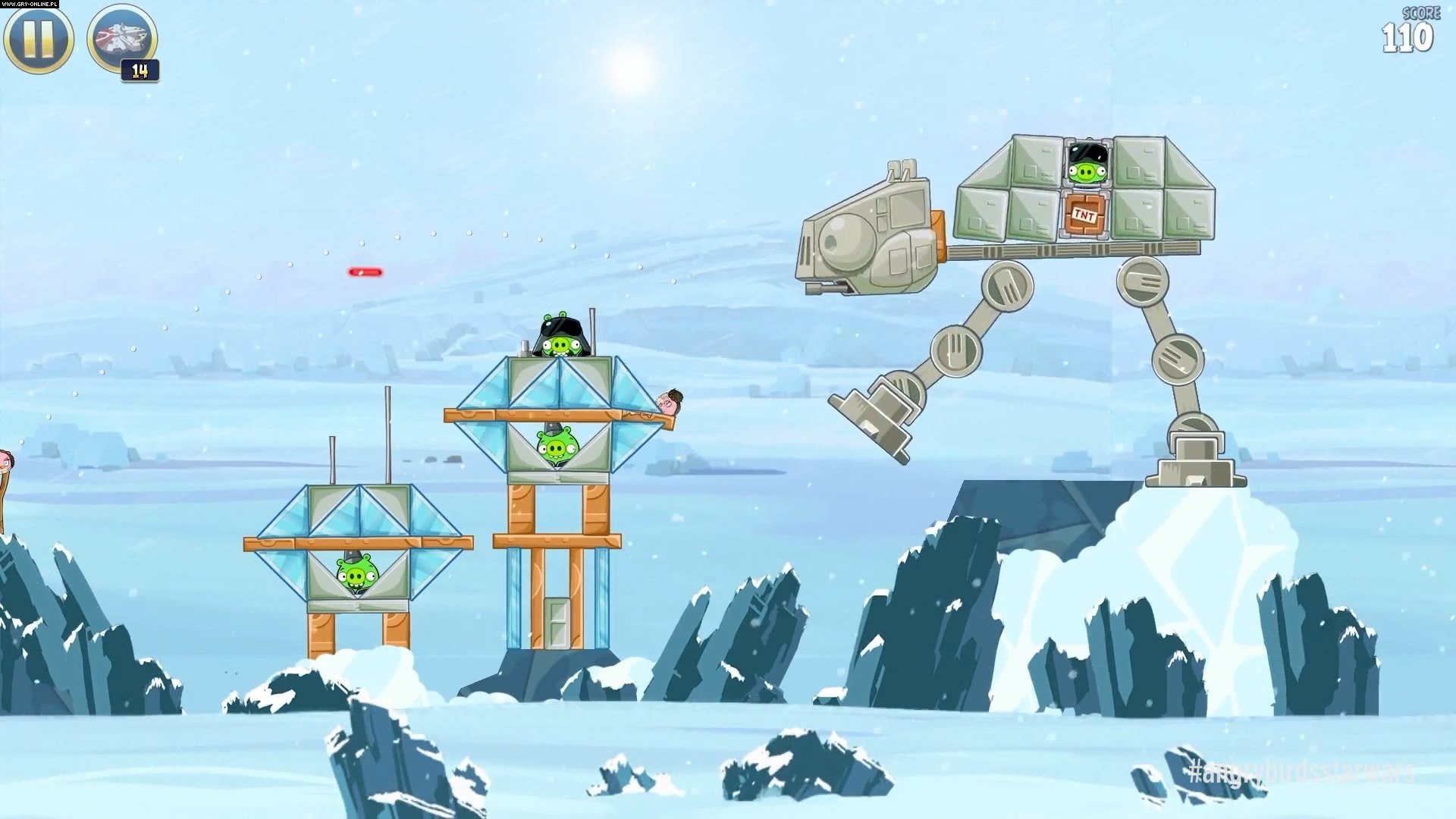Screen dimensions: 1456x819
Task: Activate the Millennium Falcon power-up
Action: [122, 38]
